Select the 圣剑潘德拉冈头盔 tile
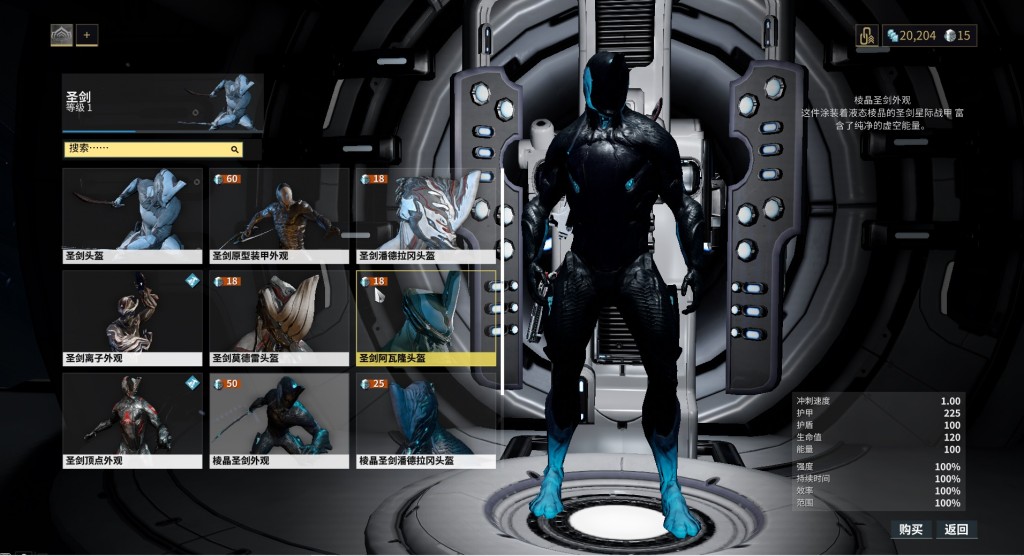Viewport: 1024px width, 556px height. click(426, 214)
